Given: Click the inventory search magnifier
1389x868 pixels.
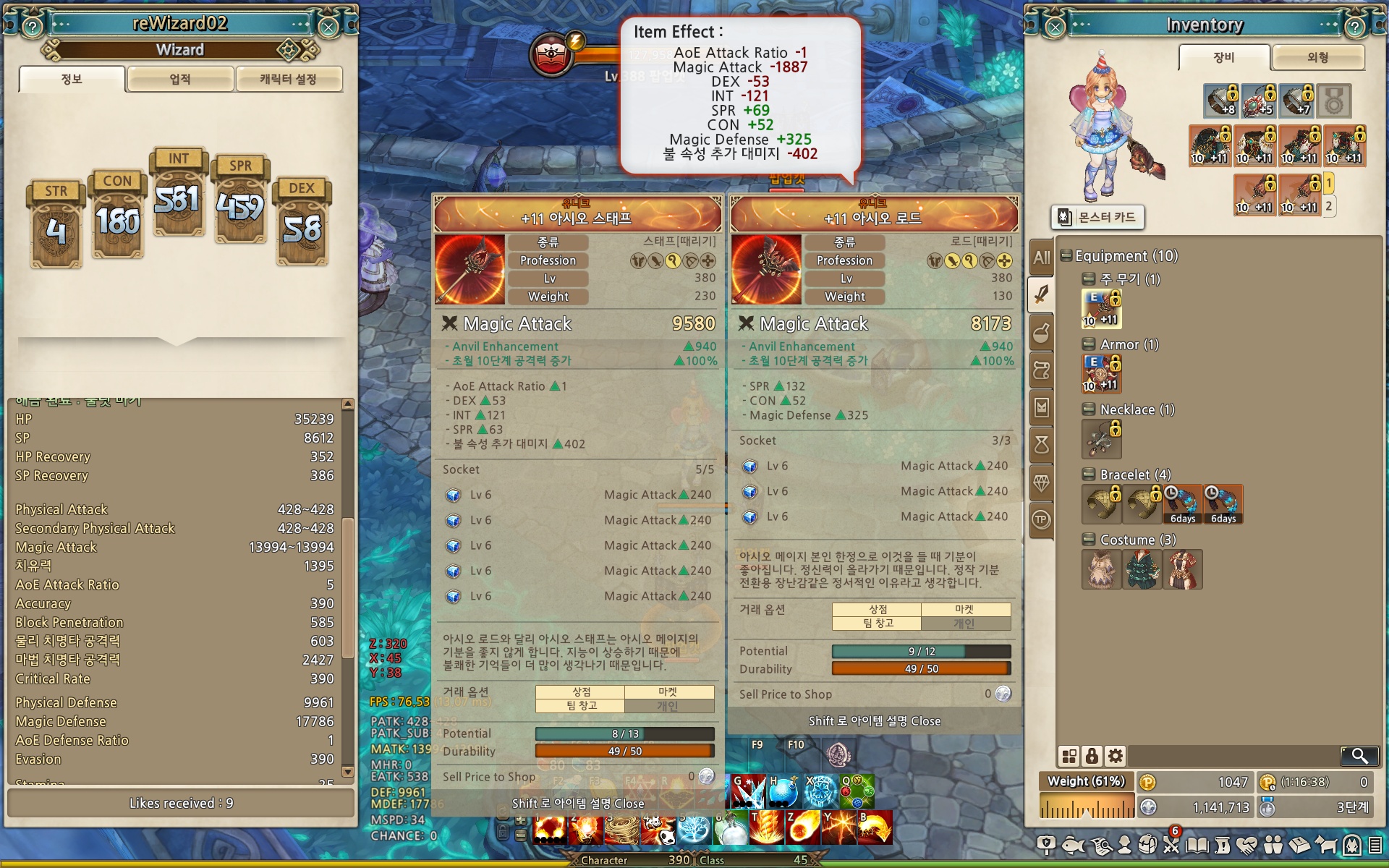Looking at the screenshot, I should pos(1359,756).
